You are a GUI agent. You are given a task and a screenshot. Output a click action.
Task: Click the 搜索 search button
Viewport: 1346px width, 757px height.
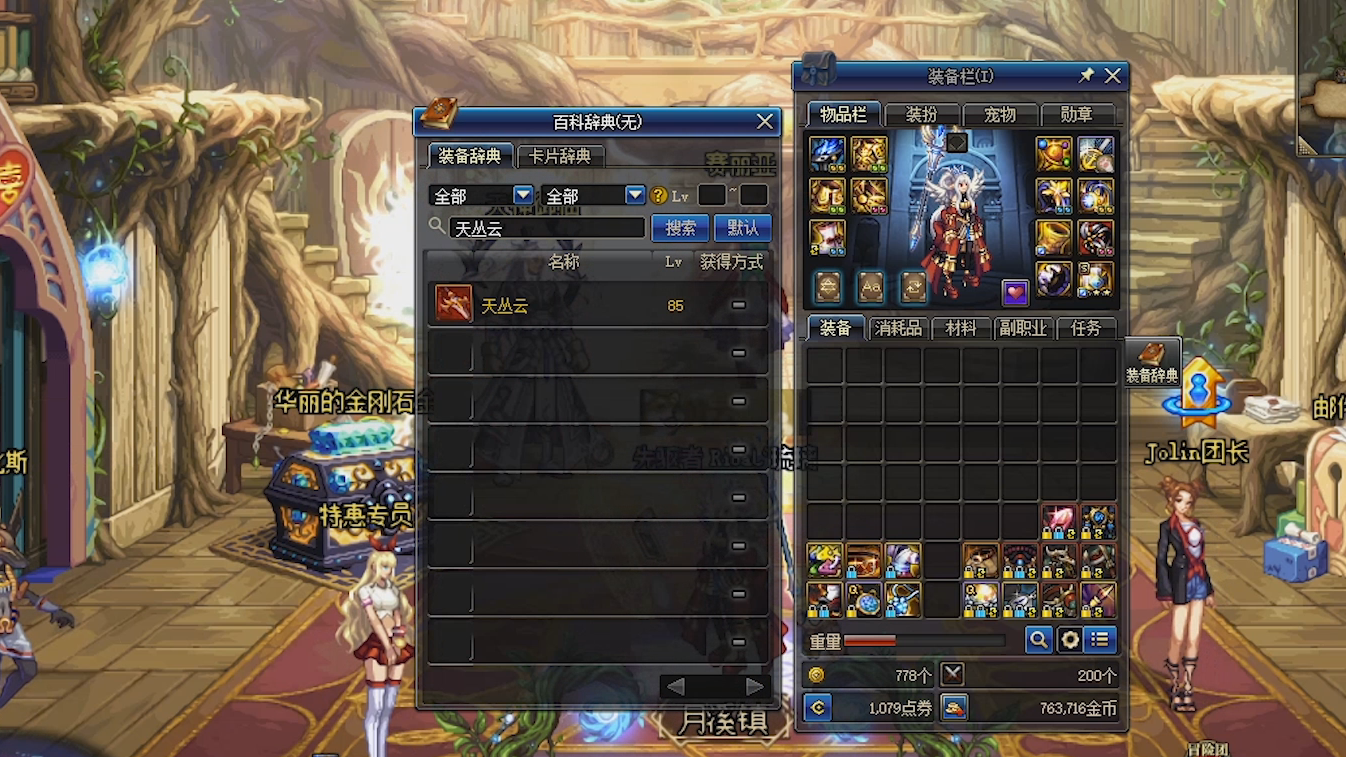click(x=680, y=228)
